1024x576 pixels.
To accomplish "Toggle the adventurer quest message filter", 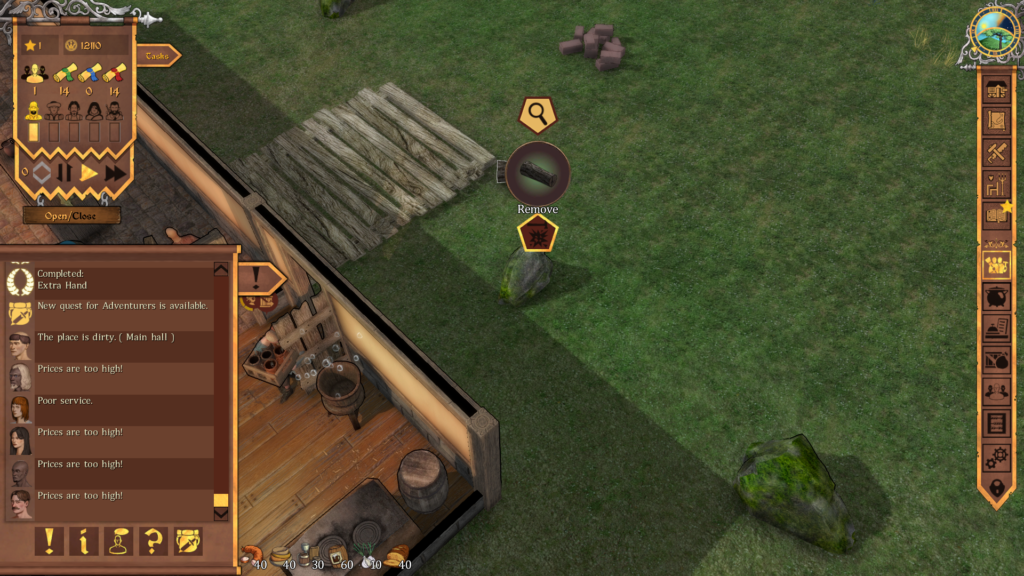I will tap(188, 541).
